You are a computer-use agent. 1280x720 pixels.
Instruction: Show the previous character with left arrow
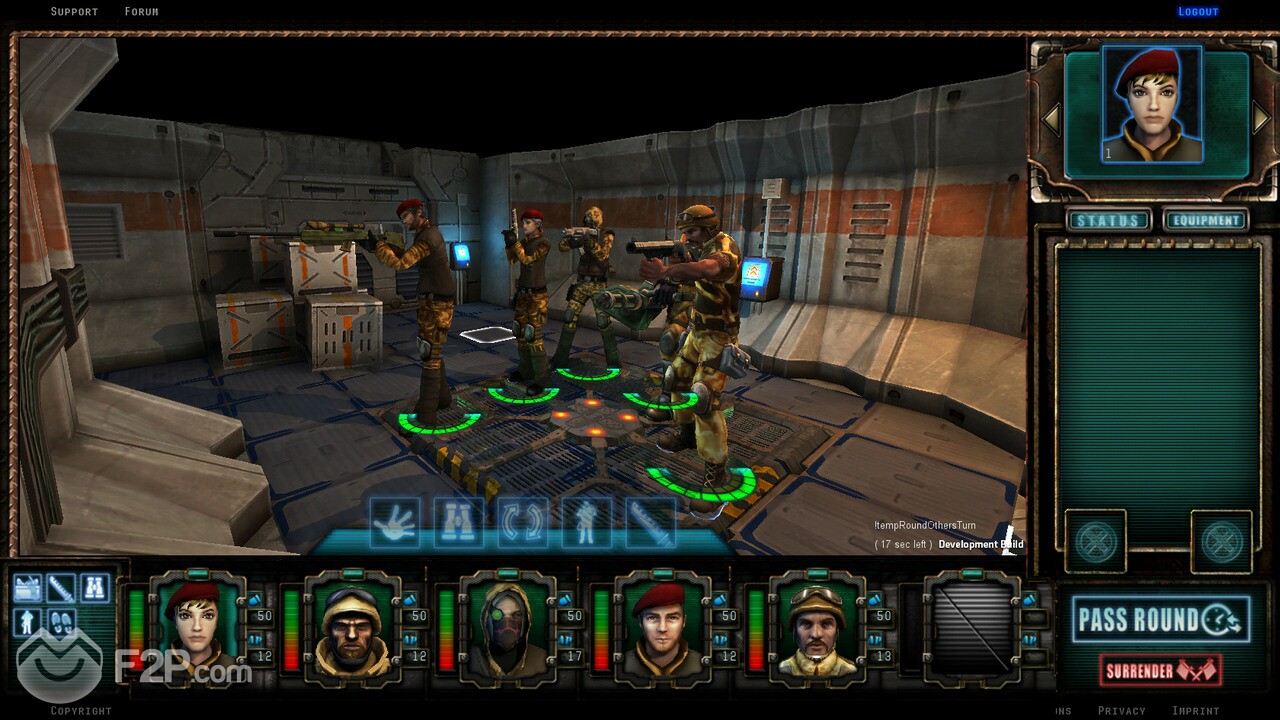[x=1050, y=120]
